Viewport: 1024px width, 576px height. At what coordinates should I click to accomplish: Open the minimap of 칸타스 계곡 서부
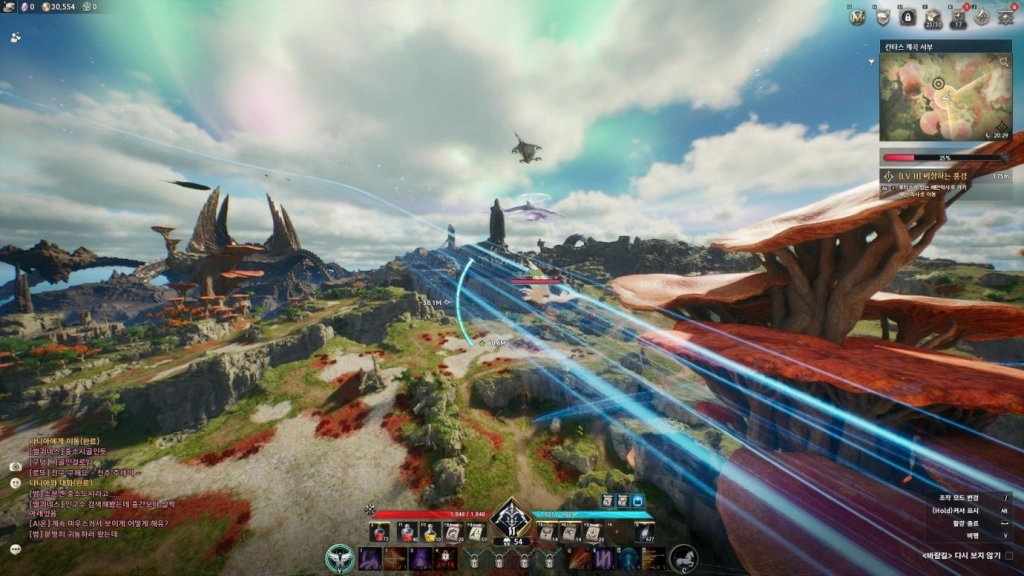[945, 96]
